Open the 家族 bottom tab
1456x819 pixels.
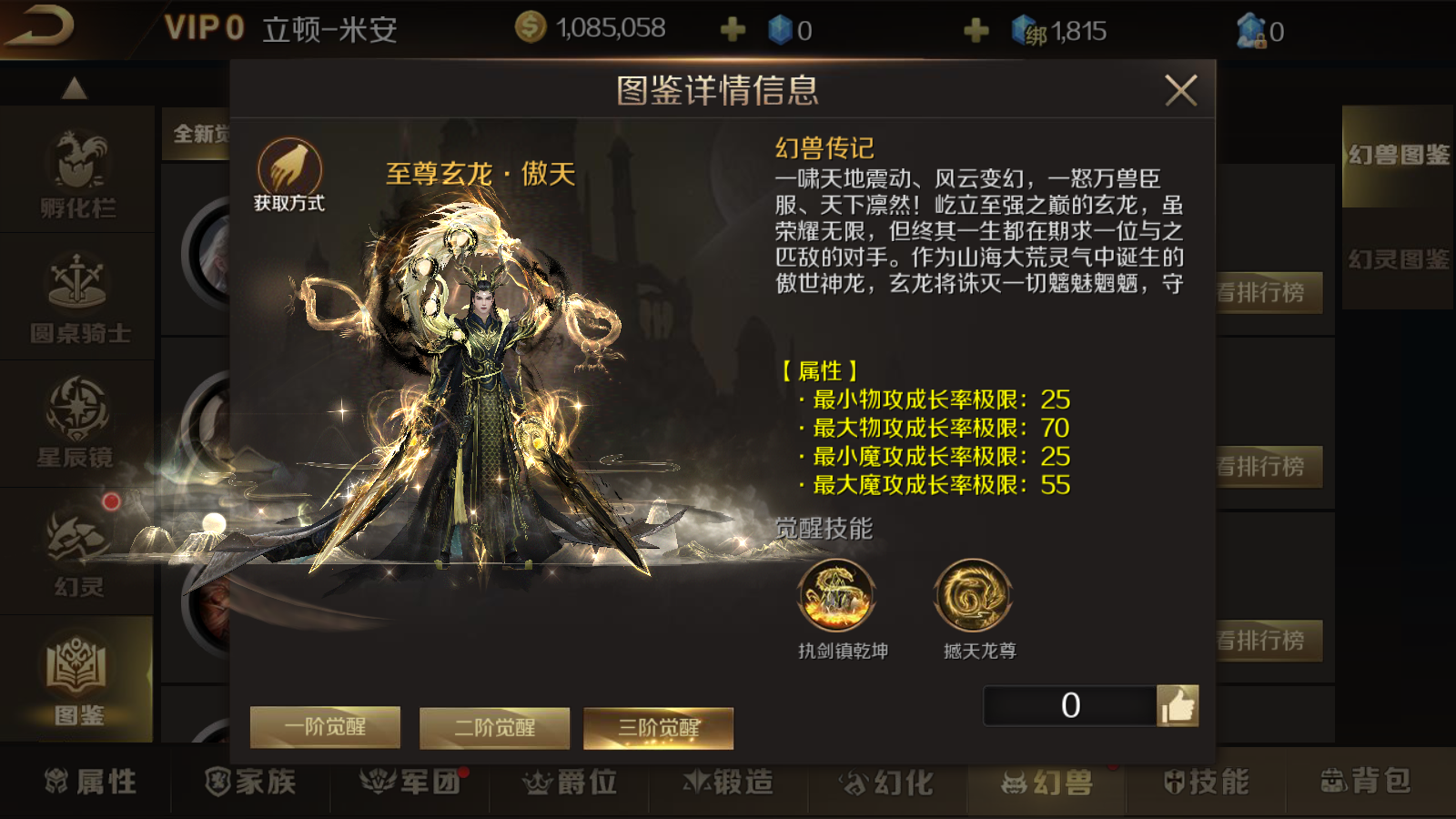(x=250, y=782)
